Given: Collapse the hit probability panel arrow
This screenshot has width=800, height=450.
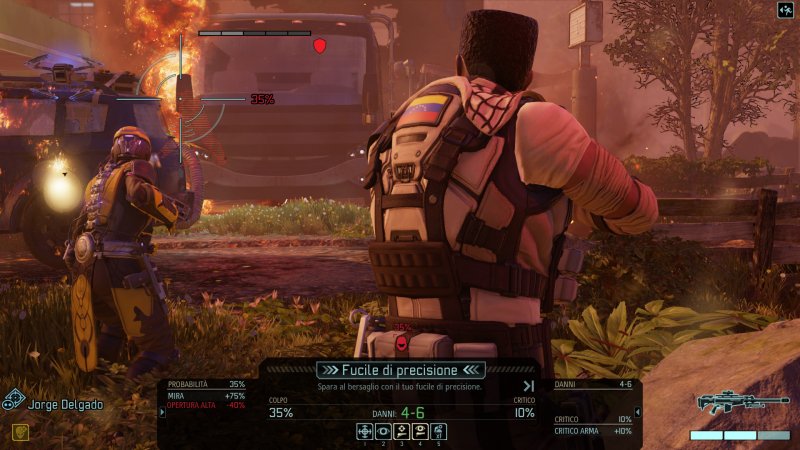Looking at the screenshot, I should click(x=163, y=410).
